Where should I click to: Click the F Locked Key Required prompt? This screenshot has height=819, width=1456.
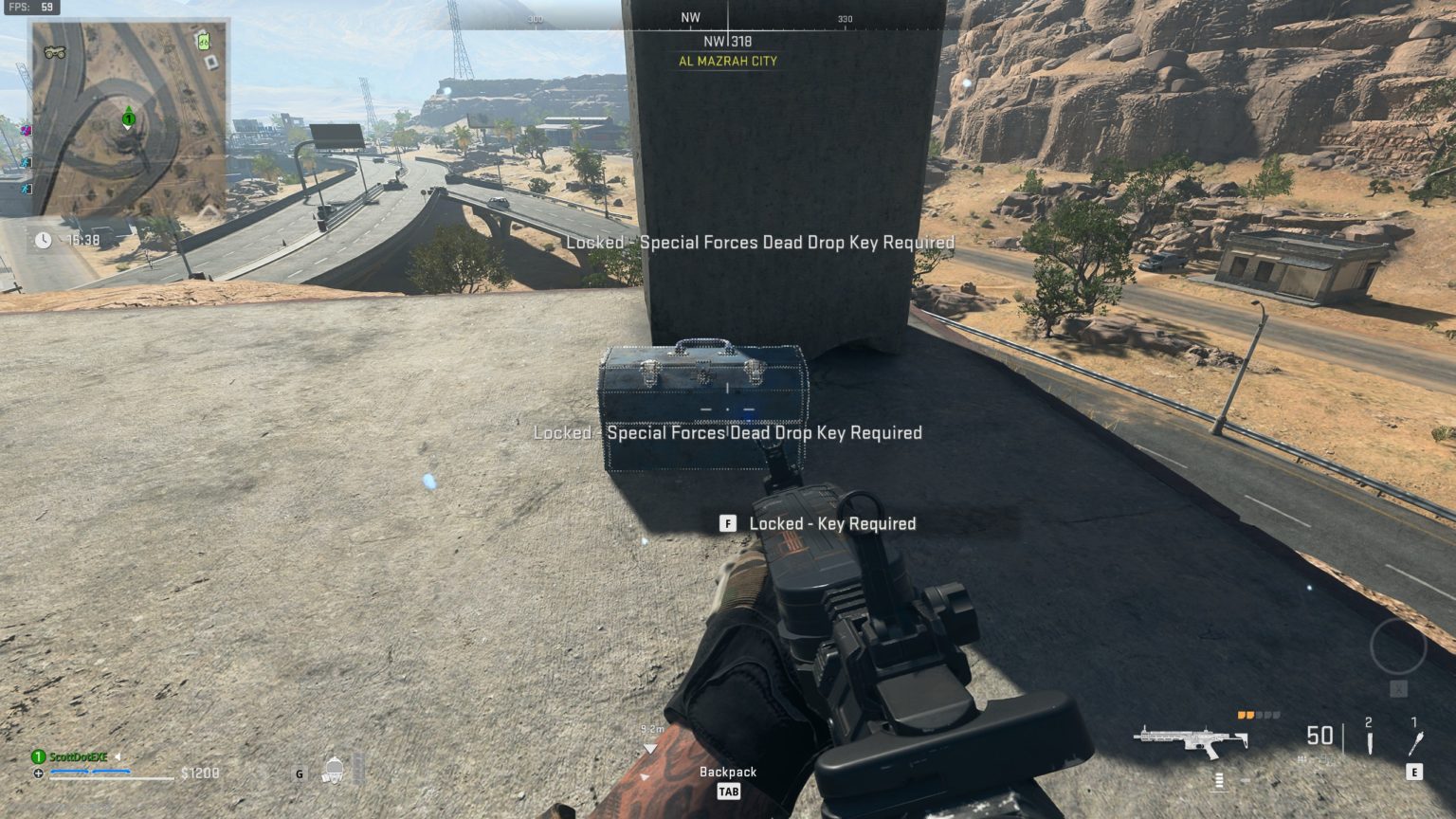coord(819,523)
